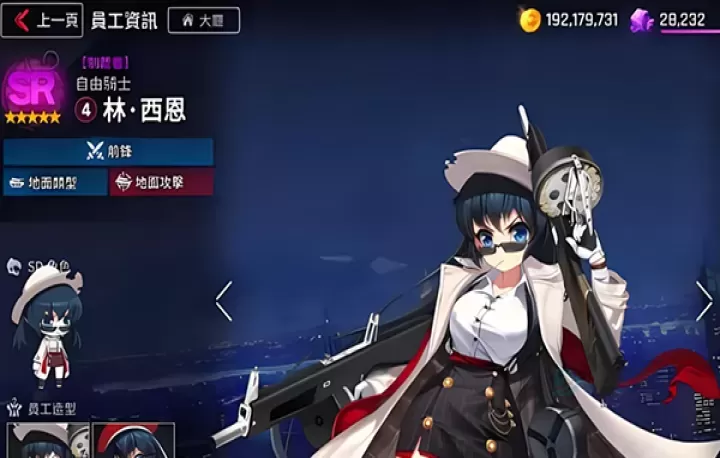This screenshot has height=458, width=720.
Task: Select the 地面攻擊 tag
Action: click(x=160, y=183)
